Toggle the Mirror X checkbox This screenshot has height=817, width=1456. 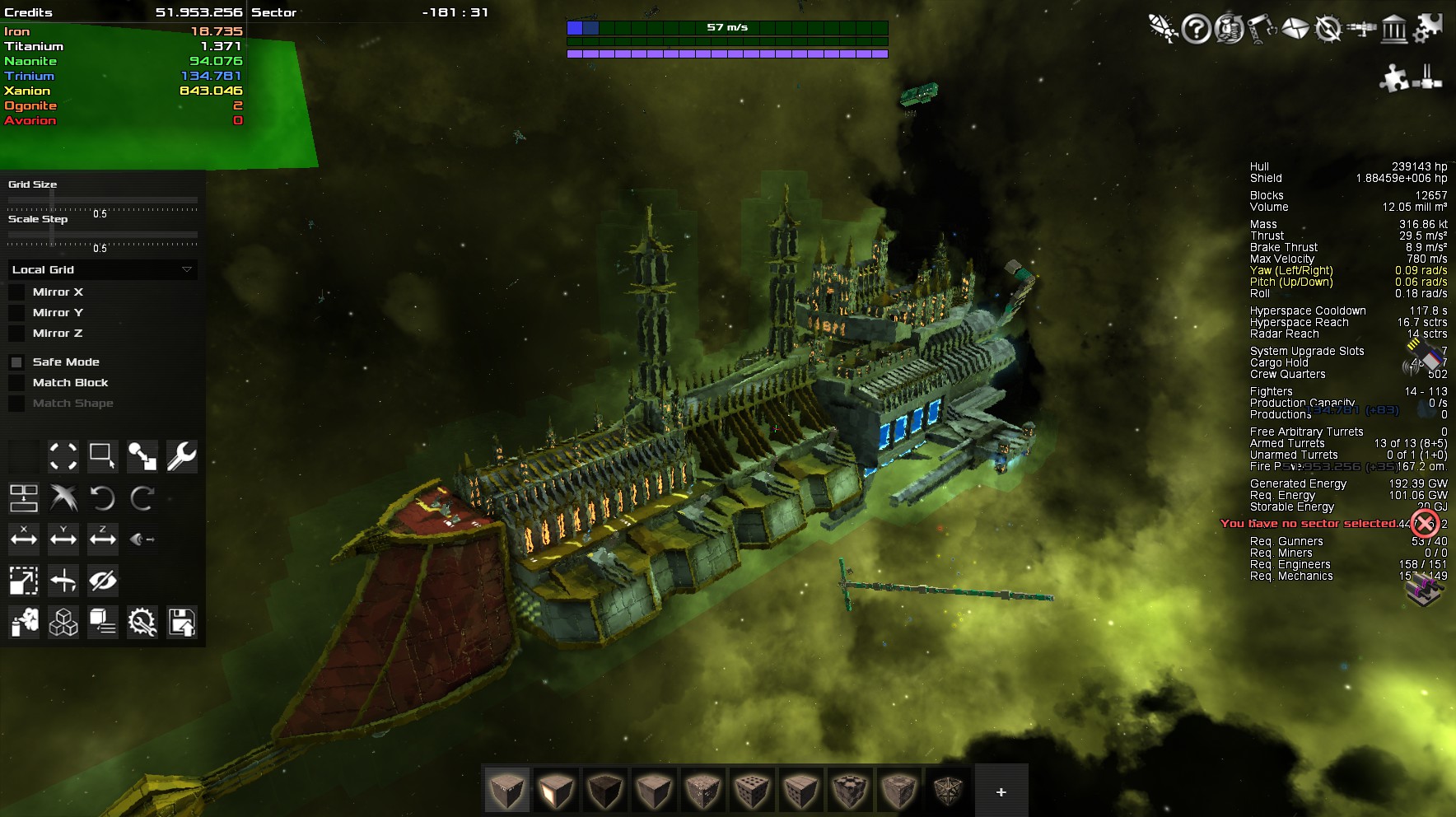pyautogui.click(x=16, y=292)
